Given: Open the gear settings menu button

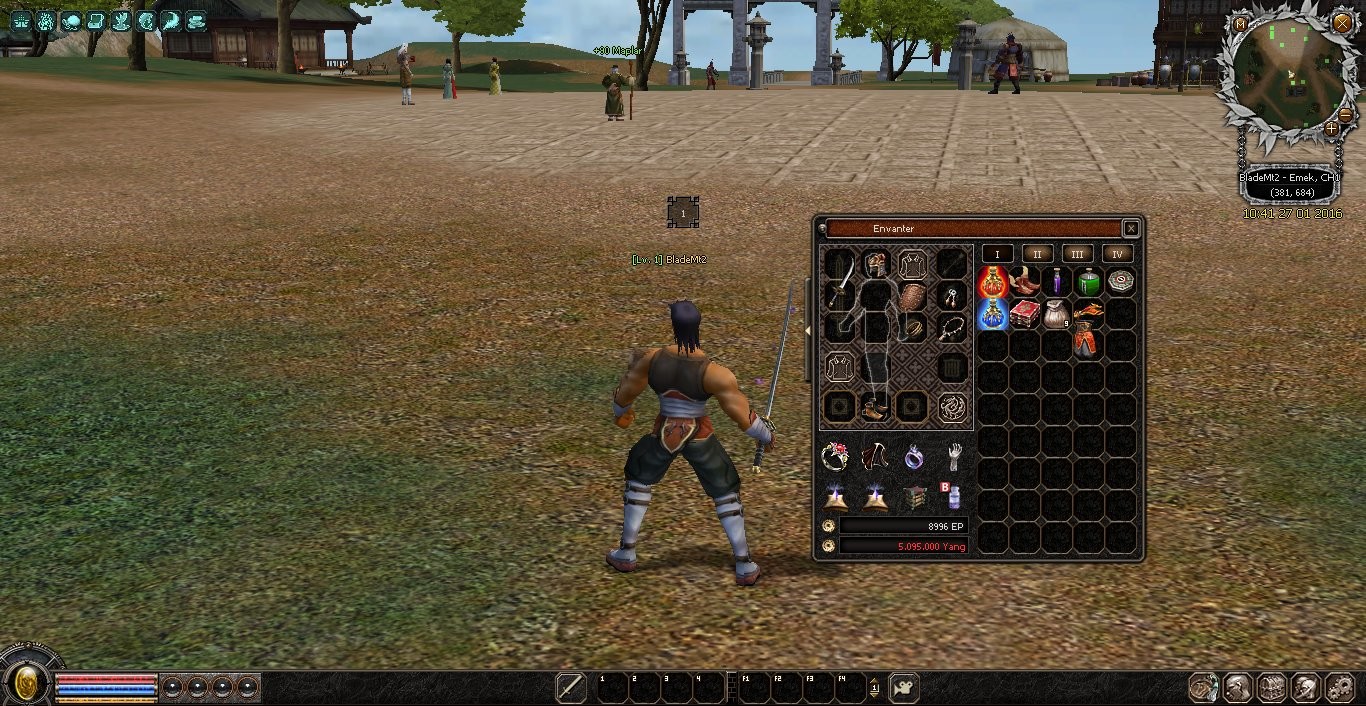Looking at the screenshot, I should [1339, 688].
